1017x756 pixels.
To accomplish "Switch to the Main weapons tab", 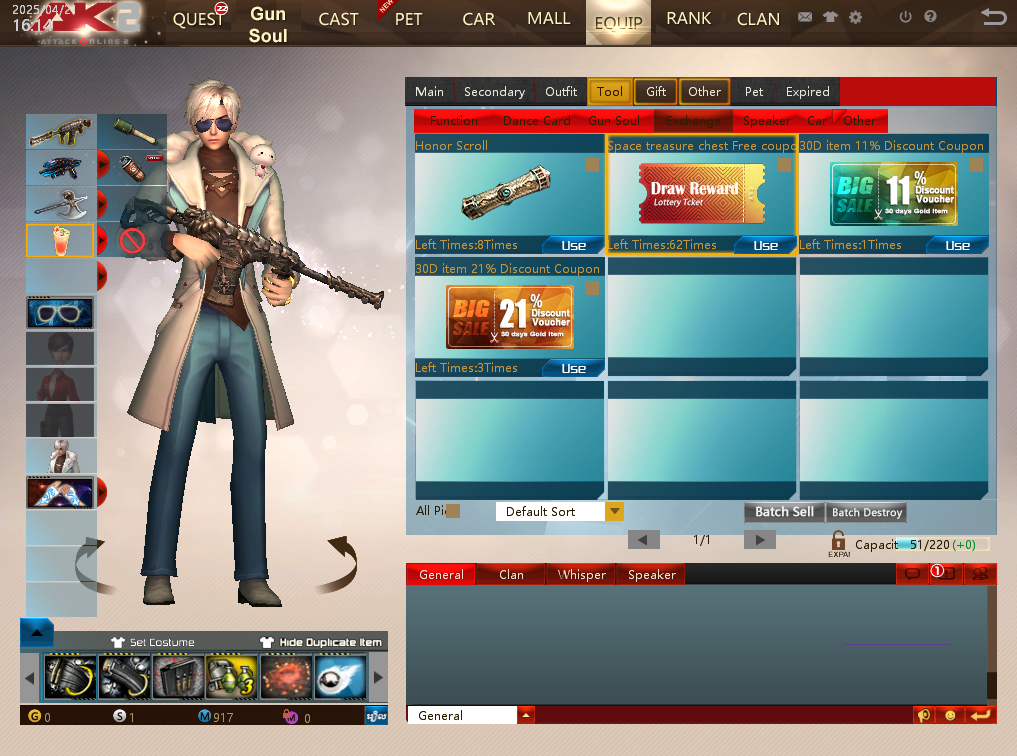I will (429, 92).
